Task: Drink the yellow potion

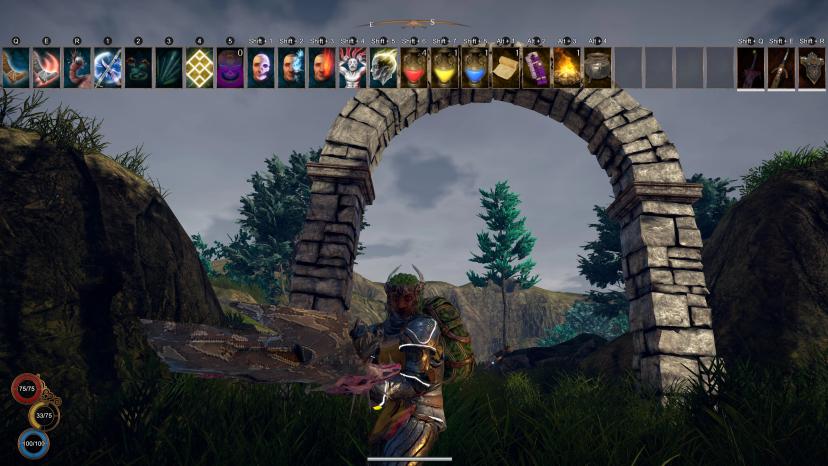Action: coord(445,67)
